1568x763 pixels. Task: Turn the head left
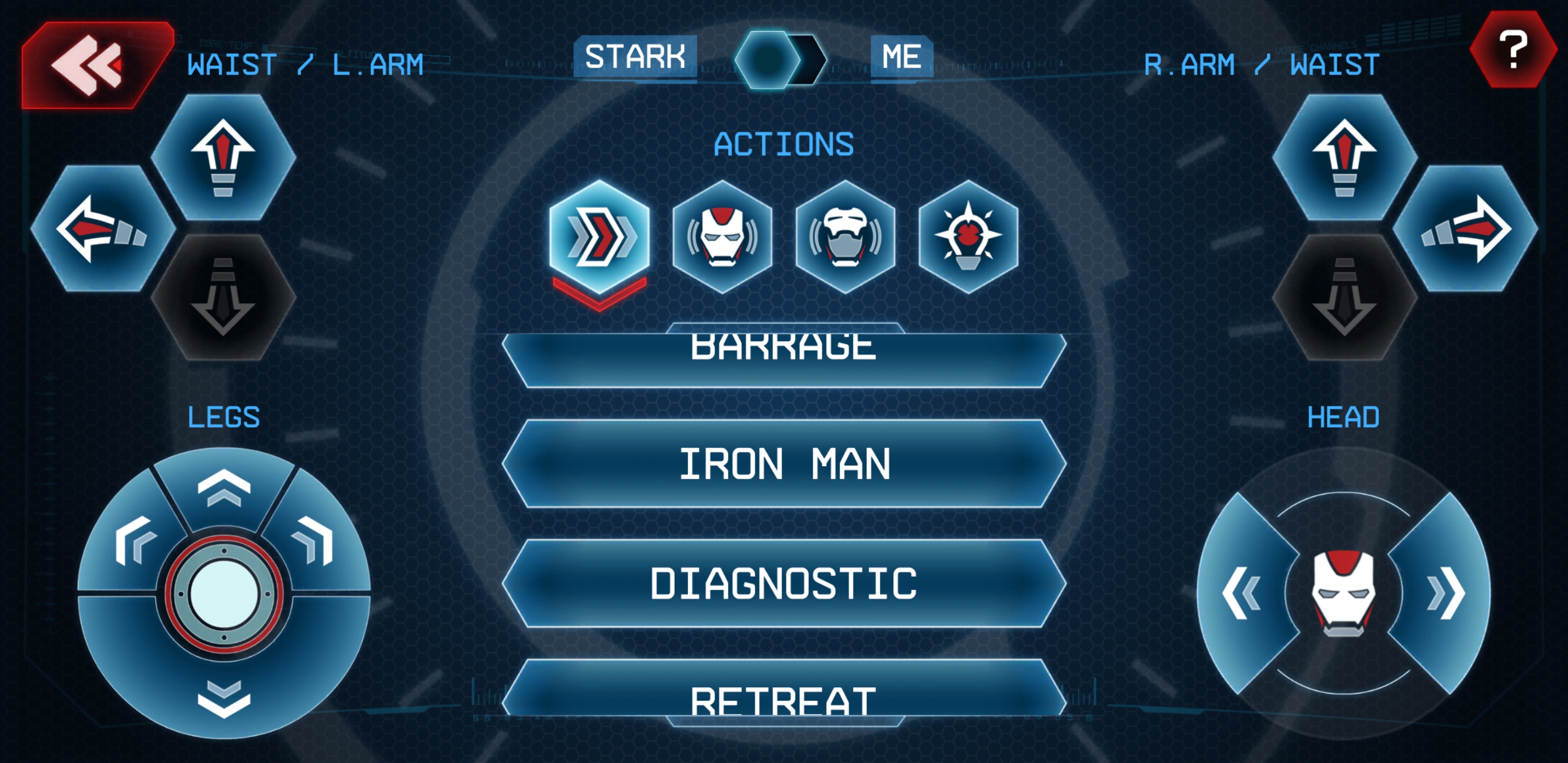(x=1242, y=592)
